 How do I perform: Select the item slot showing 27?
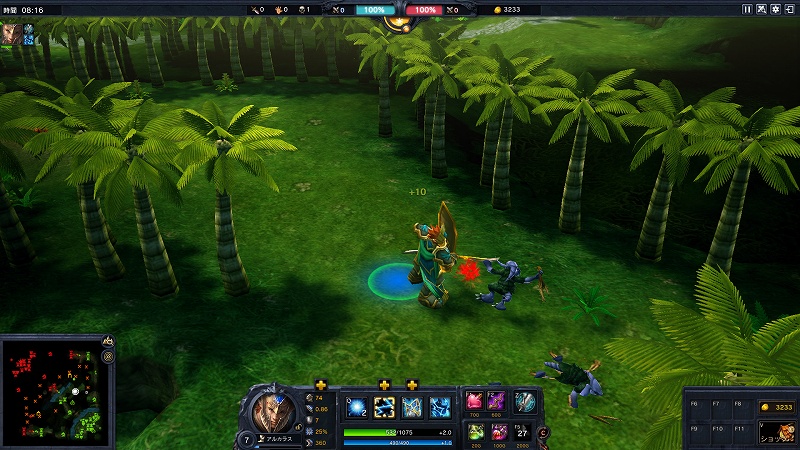pos(522,431)
